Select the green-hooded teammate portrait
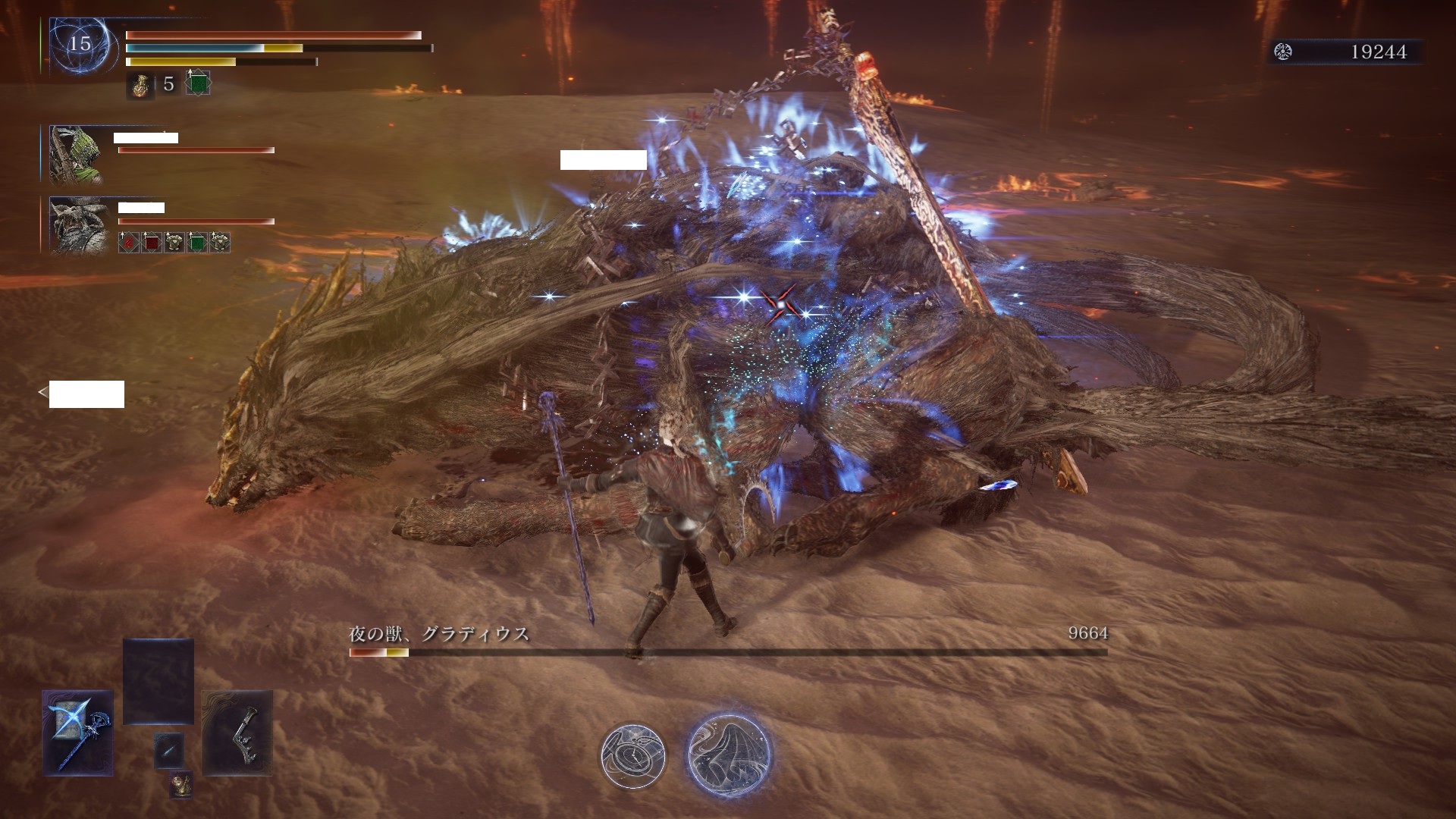This screenshot has width=1456, height=819. [x=76, y=154]
